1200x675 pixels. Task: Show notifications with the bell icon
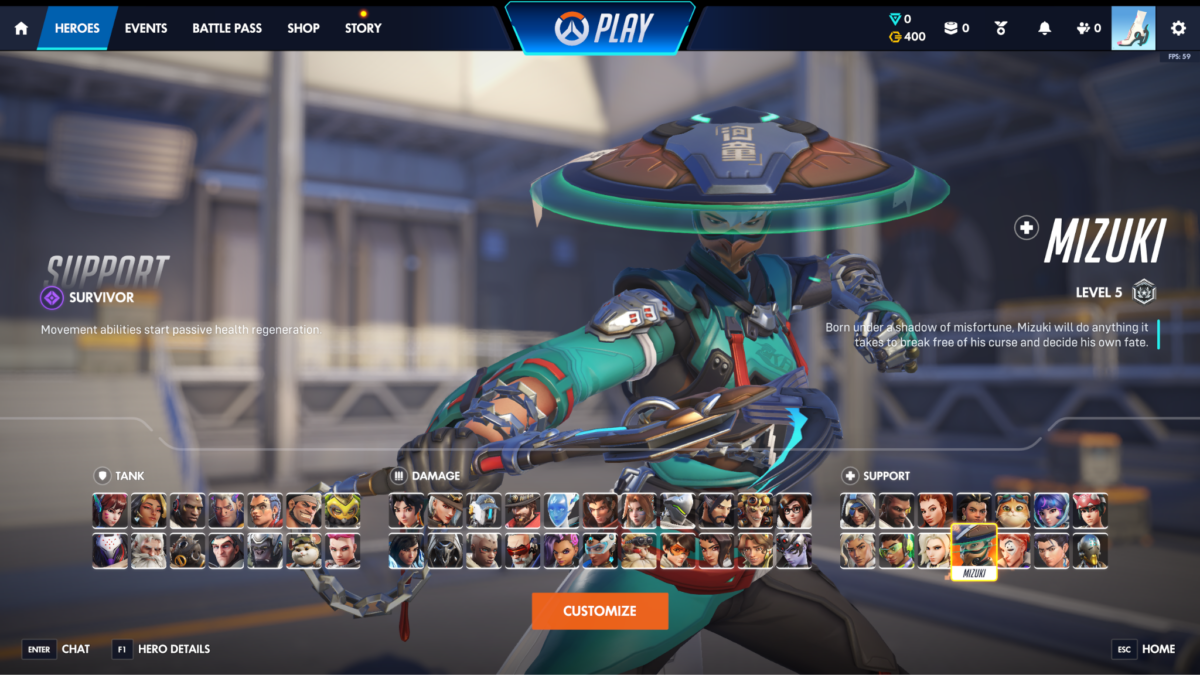click(1045, 28)
